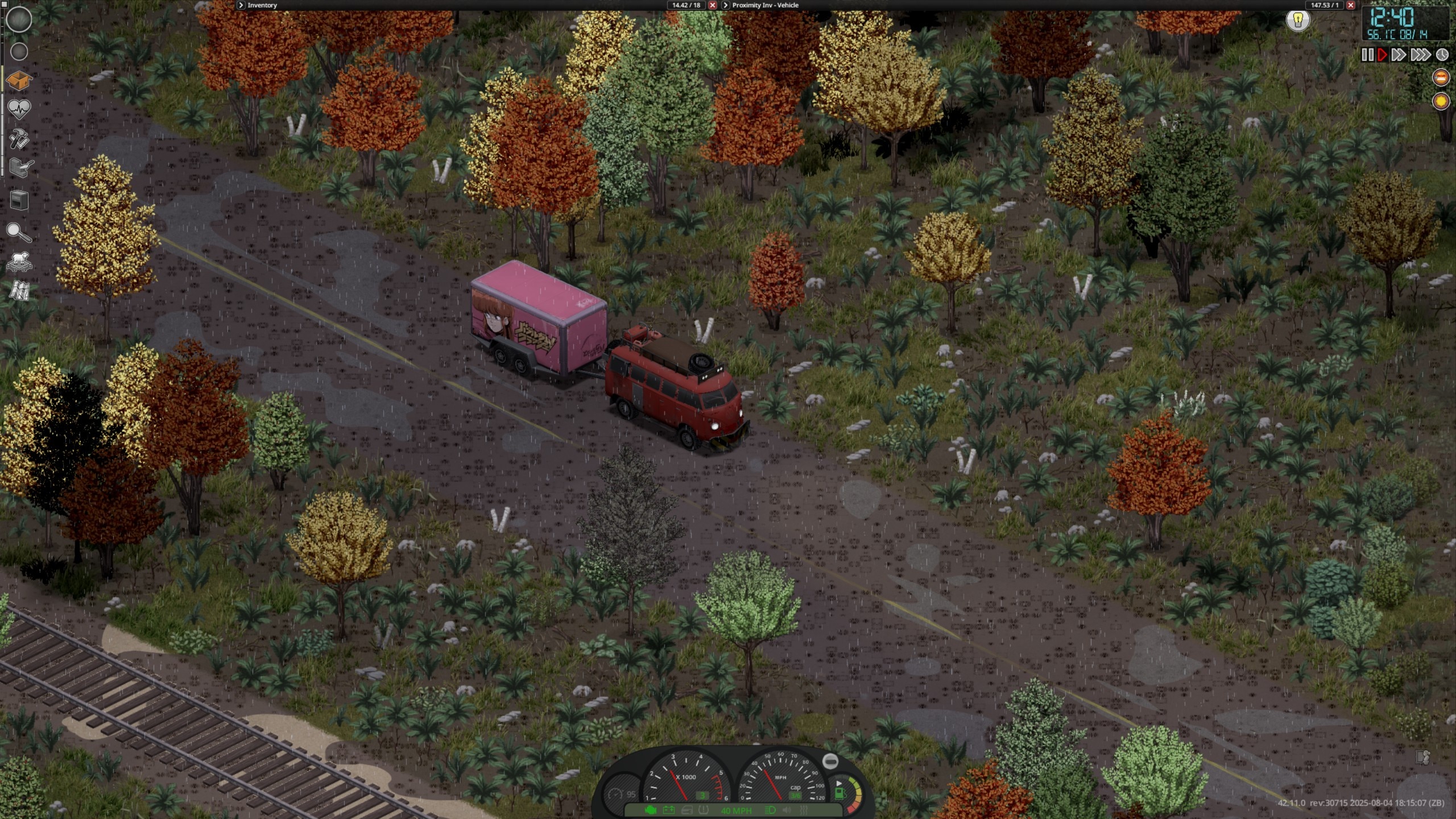Set game speed to triple fast-forward
1456x819 pixels.
[1420, 55]
